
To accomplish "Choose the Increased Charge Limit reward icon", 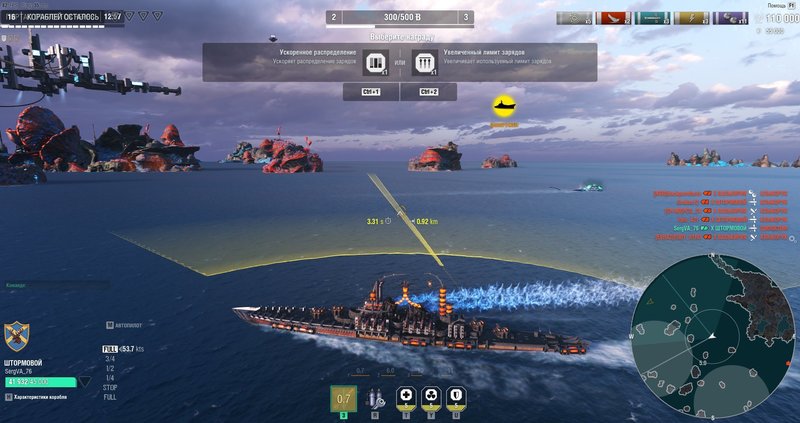I will click(426, 62).
